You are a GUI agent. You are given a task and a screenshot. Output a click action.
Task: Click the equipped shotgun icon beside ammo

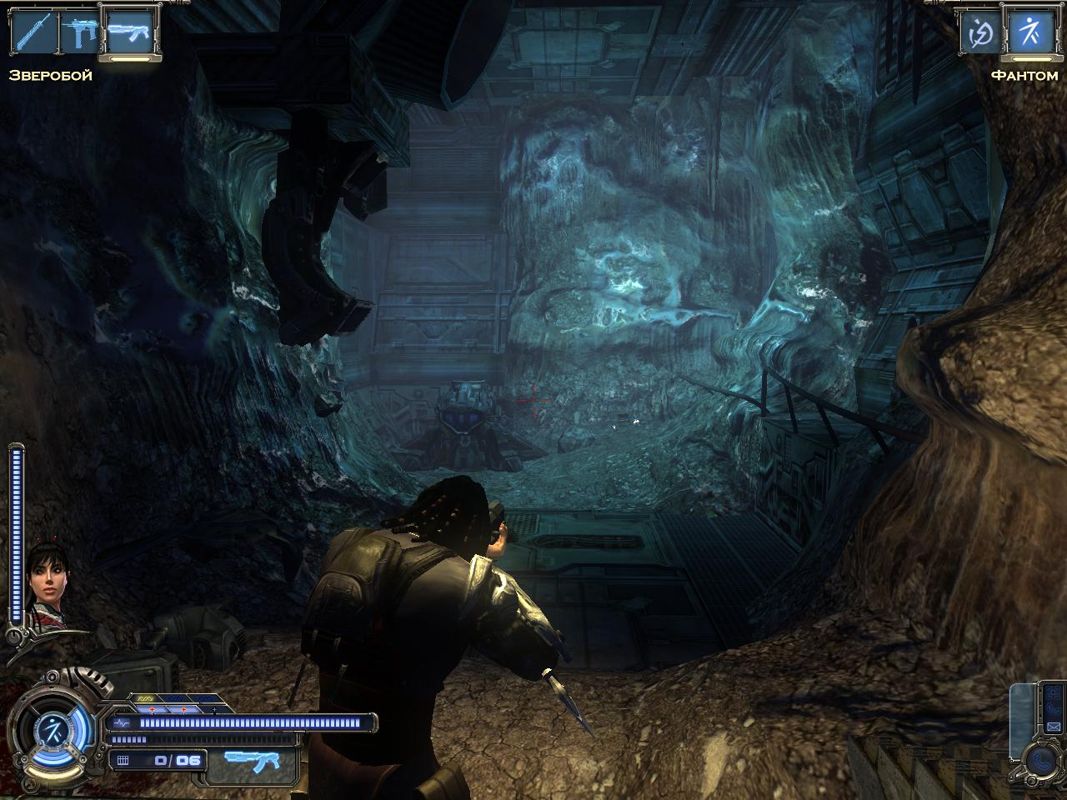coord(251,762)
